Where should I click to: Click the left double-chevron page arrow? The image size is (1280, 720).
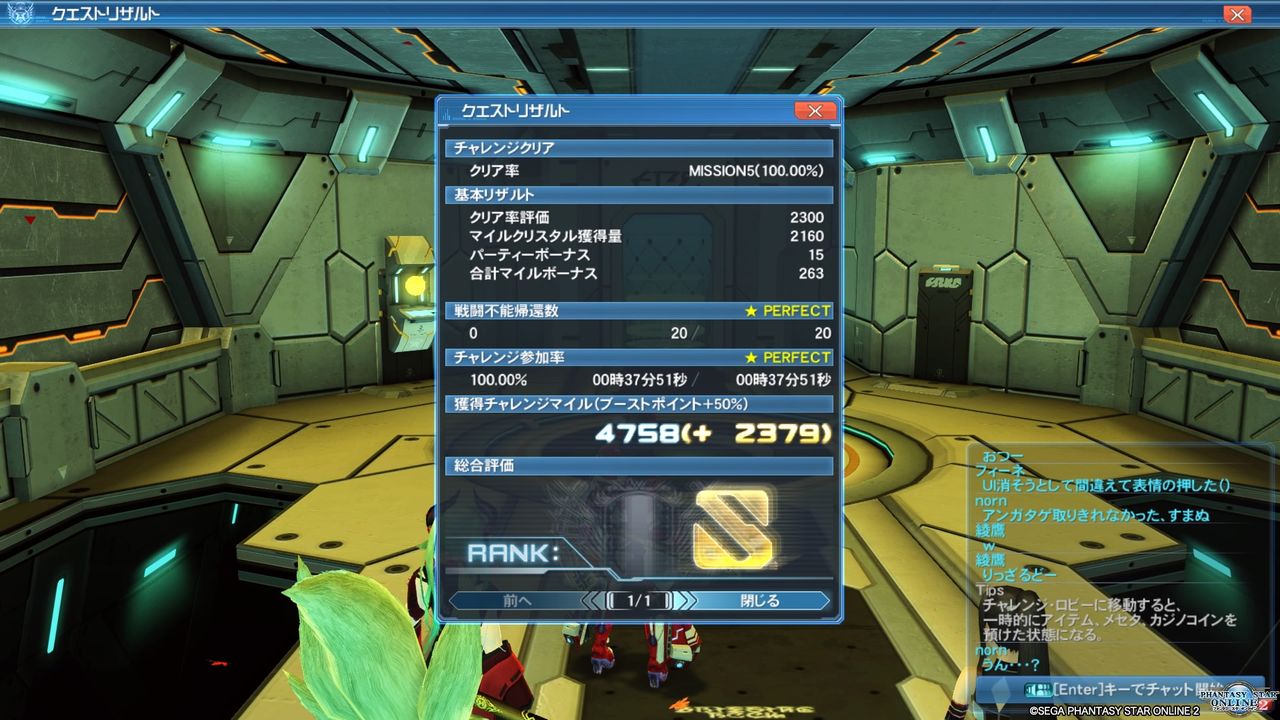click(x=592, y=601)
